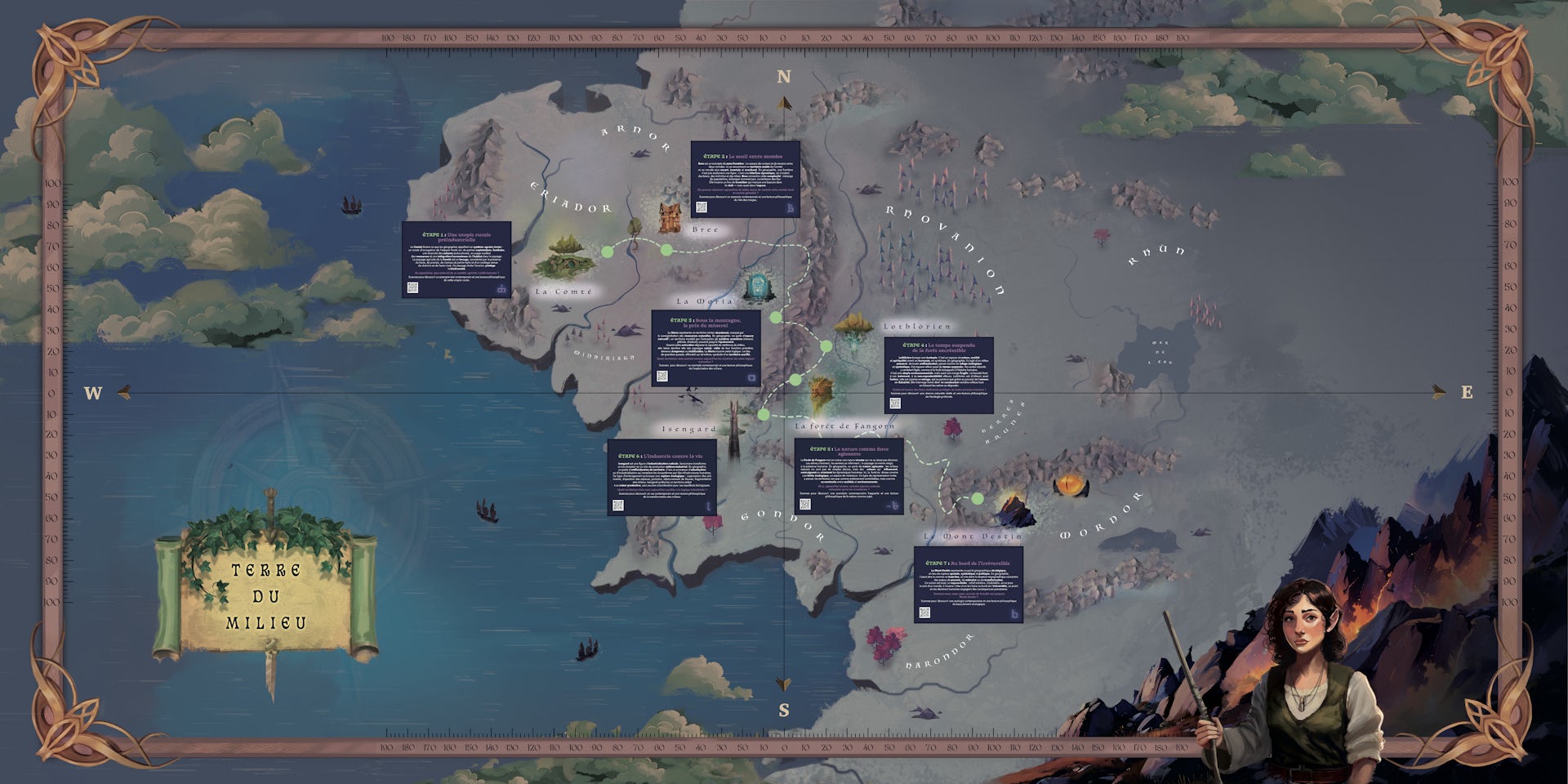Click the QR code on the Étape 7 card
1568x784 pixels.
click(x=924, y=612)
